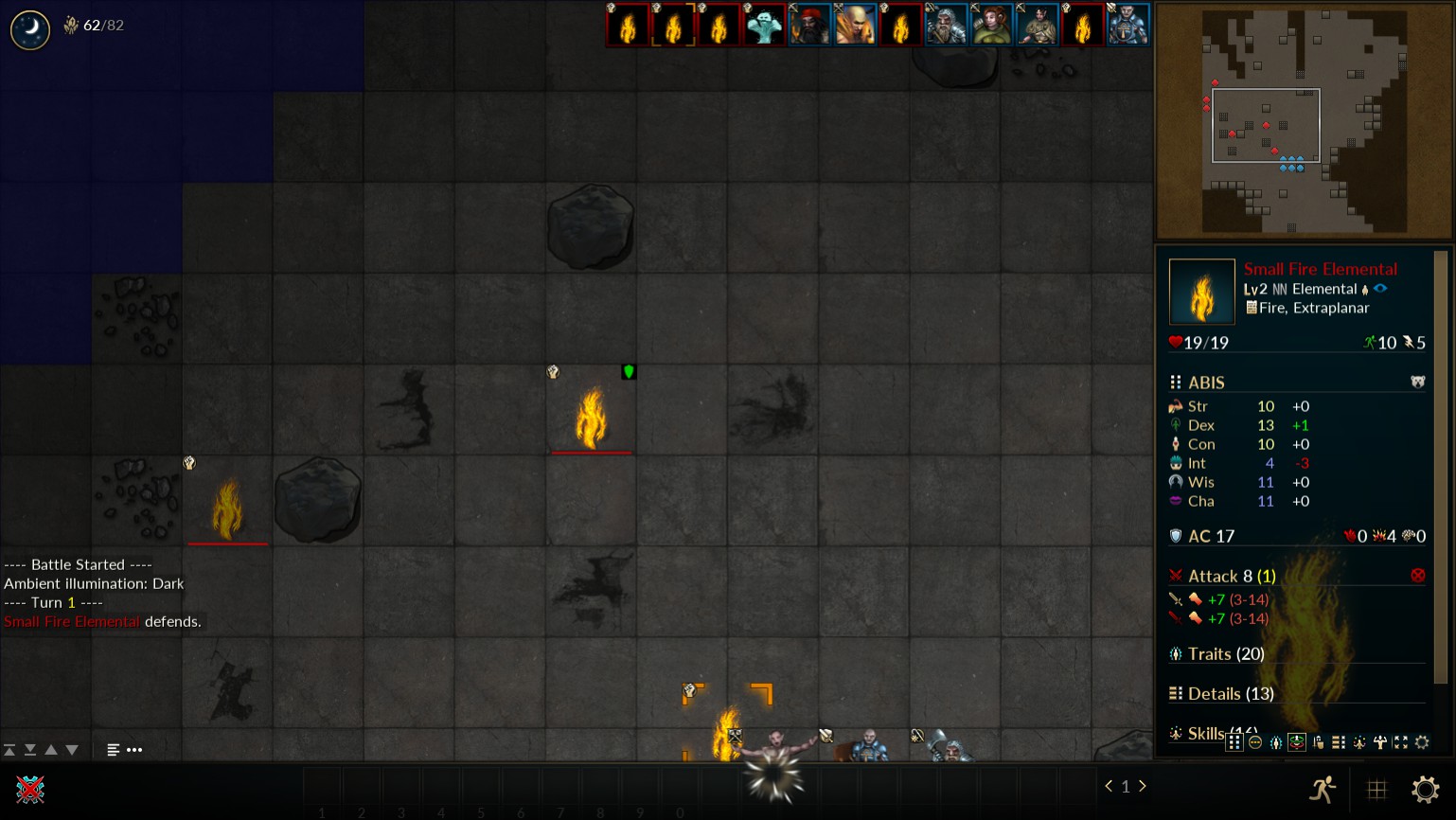Click the flexing strongman icon in panel toolbar
Image resolution: width=1456 pixels, height=820 pixels.
coord(1380,742)
